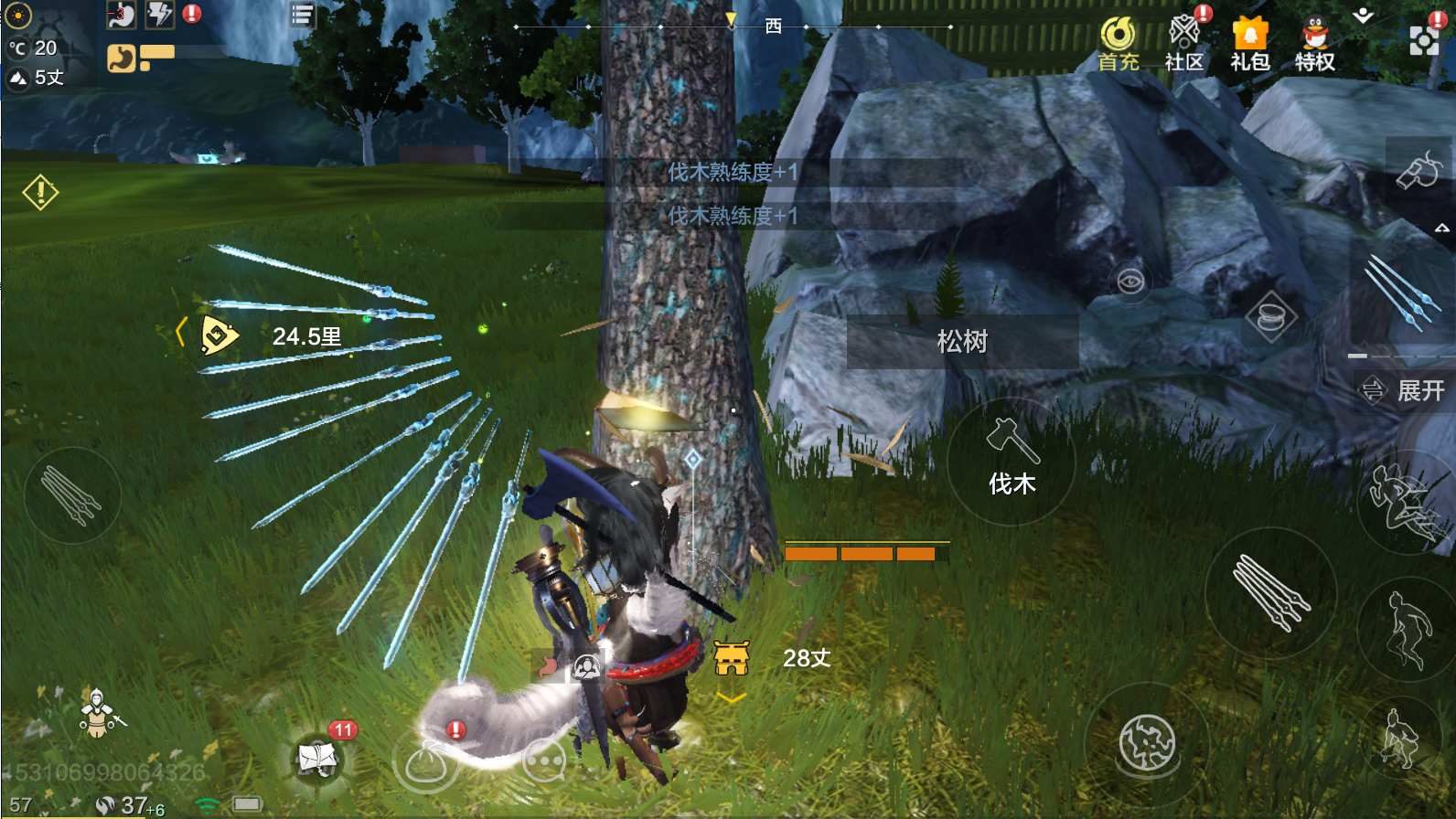This screenshot has width=1456, height=819.
Task: Expand the panel with the 展开 button
Action: (1405, 390)
